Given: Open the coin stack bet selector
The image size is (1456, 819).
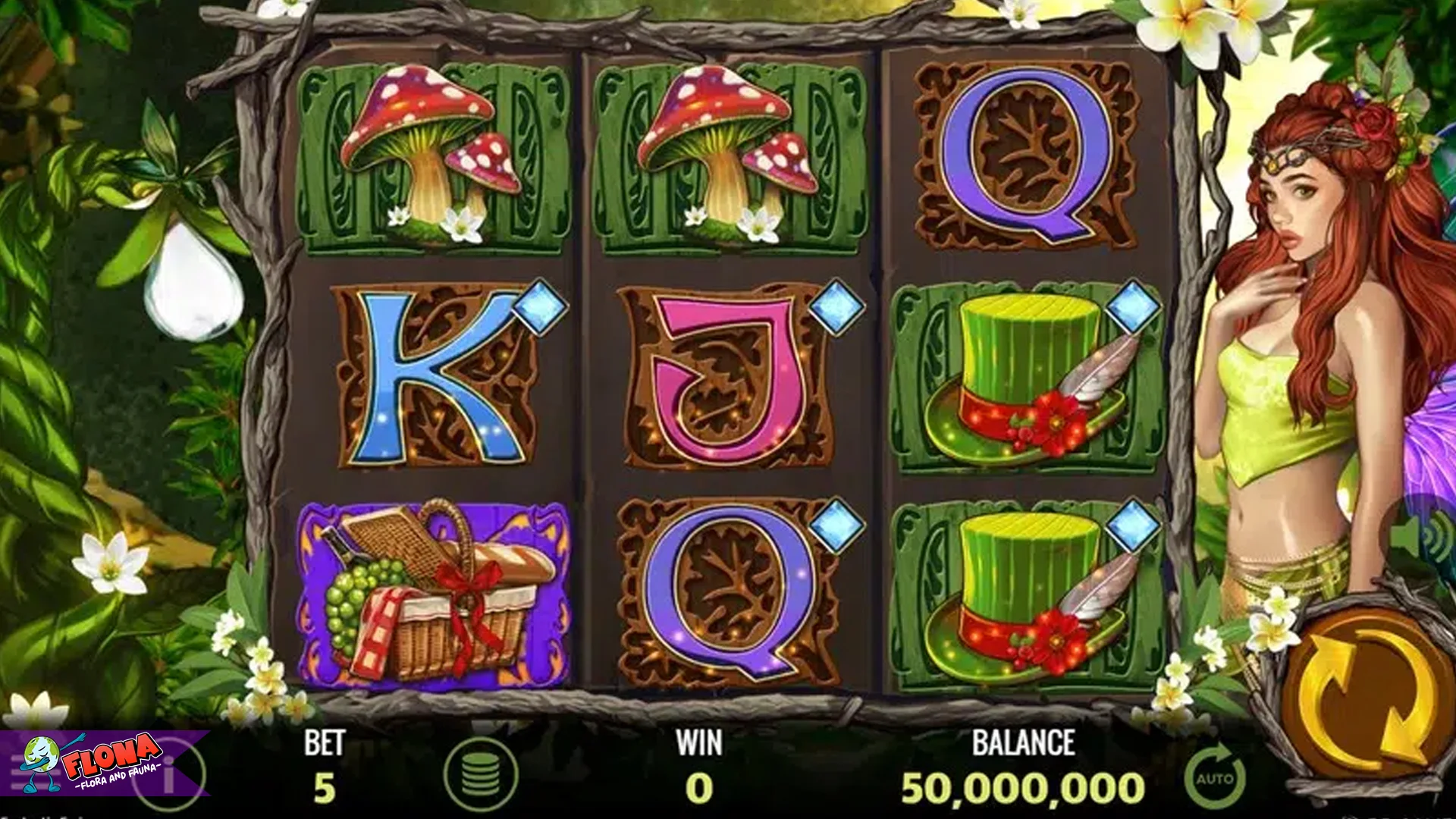Looking at the screenshot, I should point(480,774).
